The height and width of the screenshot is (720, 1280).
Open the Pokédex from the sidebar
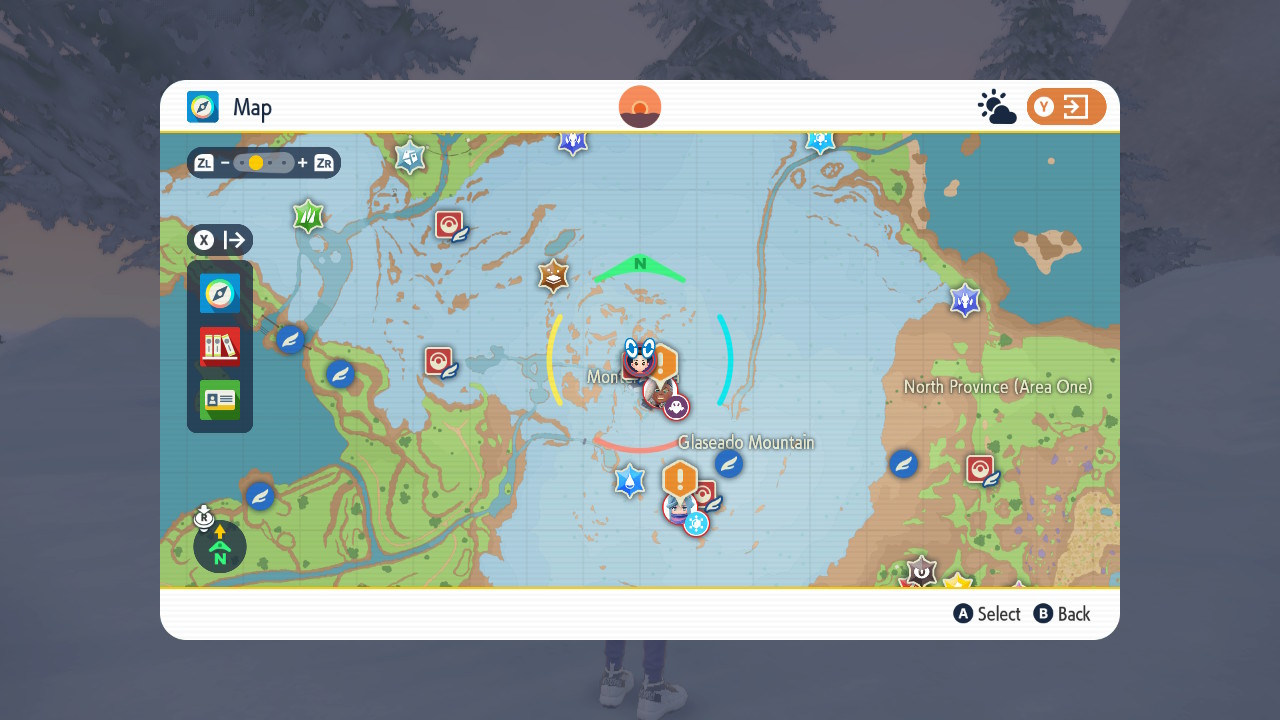[x=220, y=347]
